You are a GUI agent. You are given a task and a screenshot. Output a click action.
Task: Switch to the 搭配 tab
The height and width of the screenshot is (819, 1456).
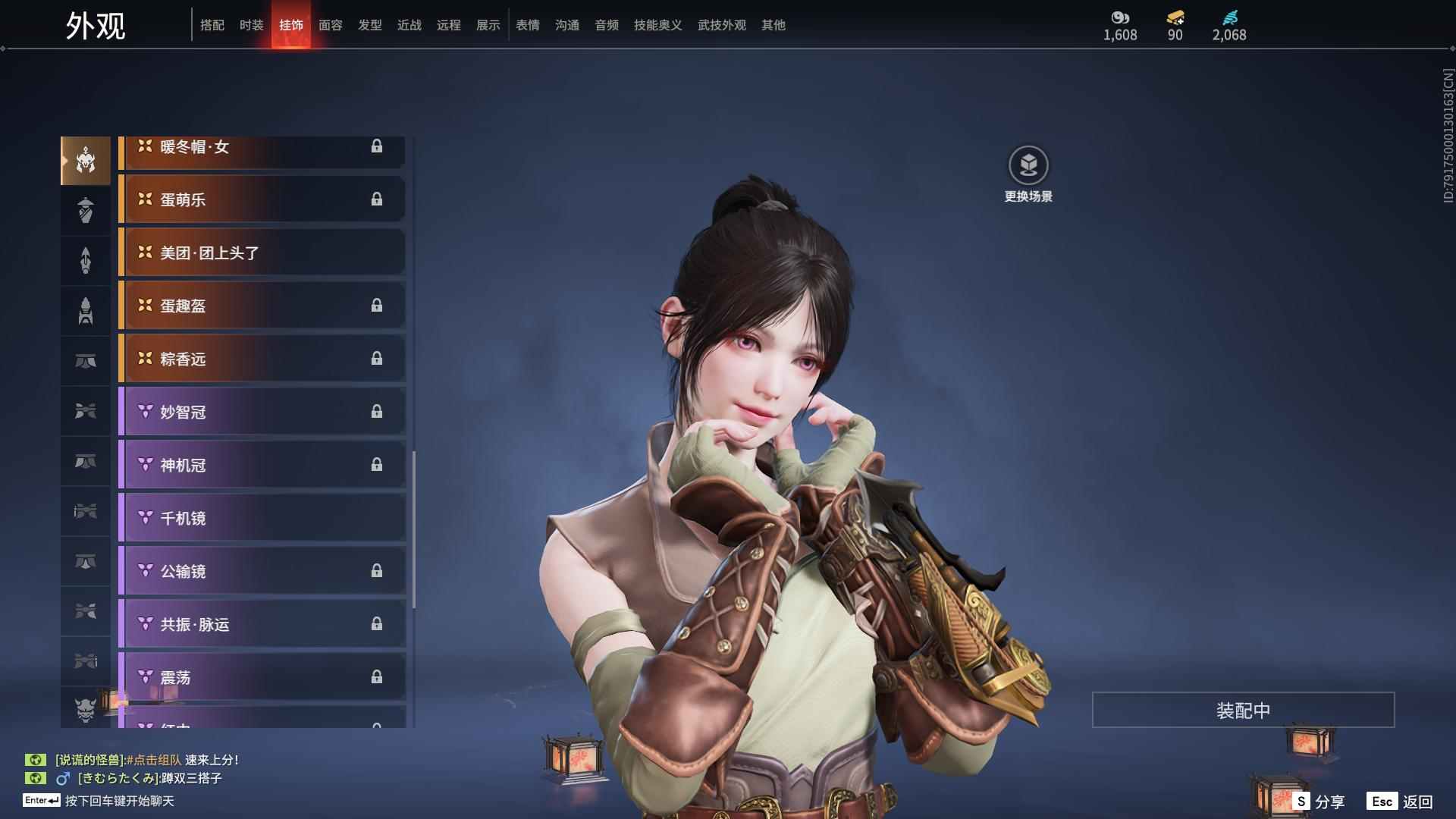[x=212, y=25]
